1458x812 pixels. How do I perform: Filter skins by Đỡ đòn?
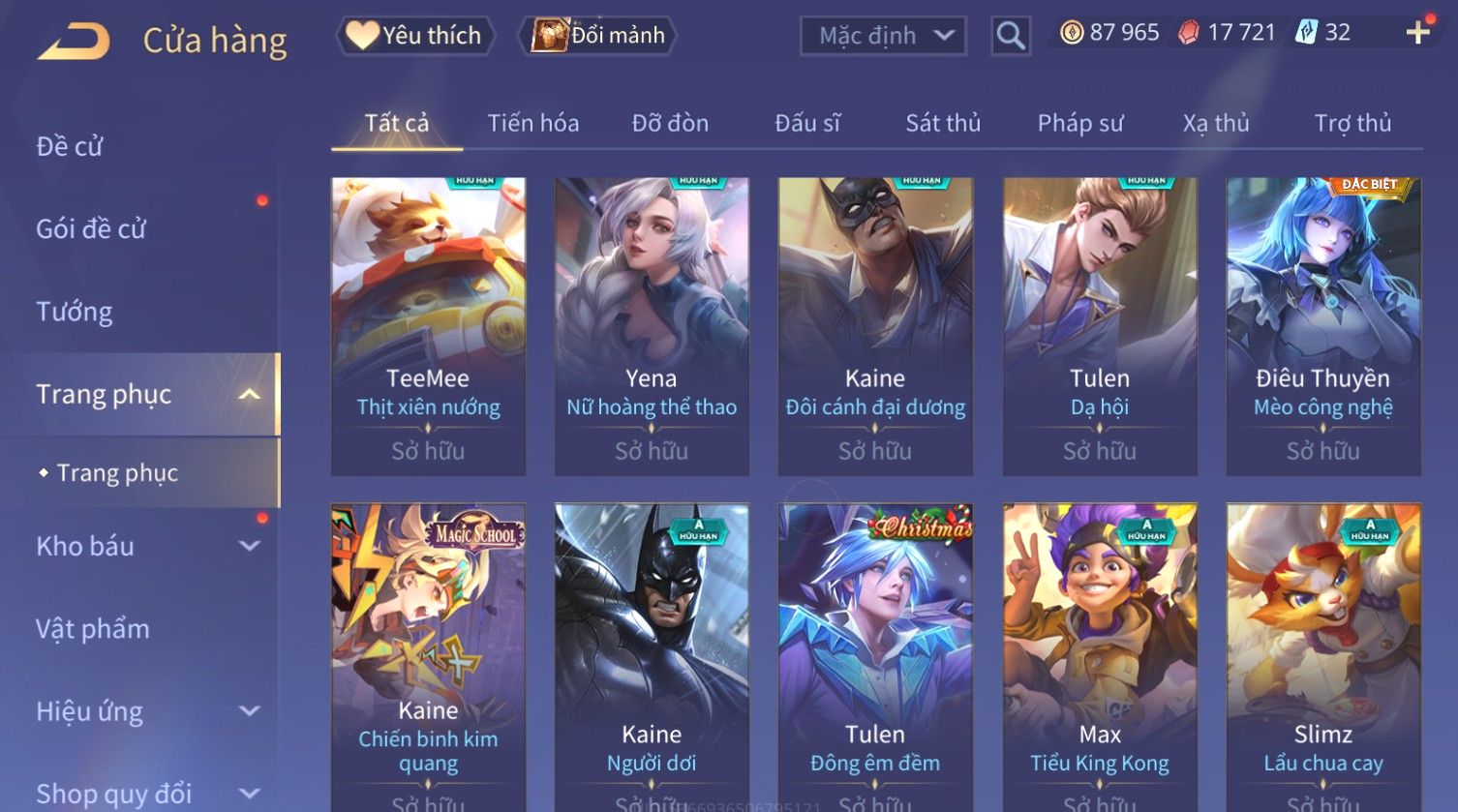point(670,124)
